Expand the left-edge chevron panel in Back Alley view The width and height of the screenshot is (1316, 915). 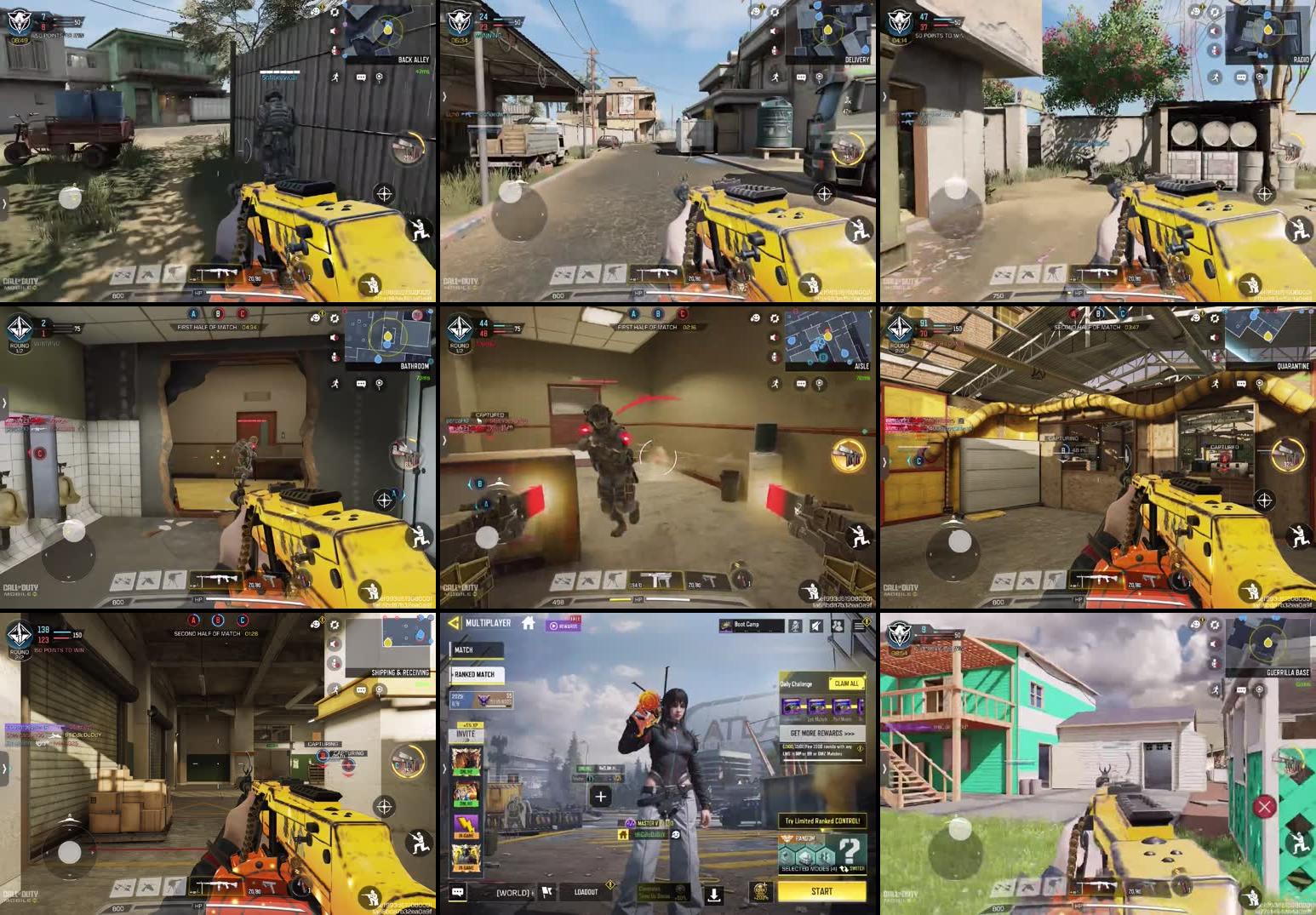(x=5, y=203)
